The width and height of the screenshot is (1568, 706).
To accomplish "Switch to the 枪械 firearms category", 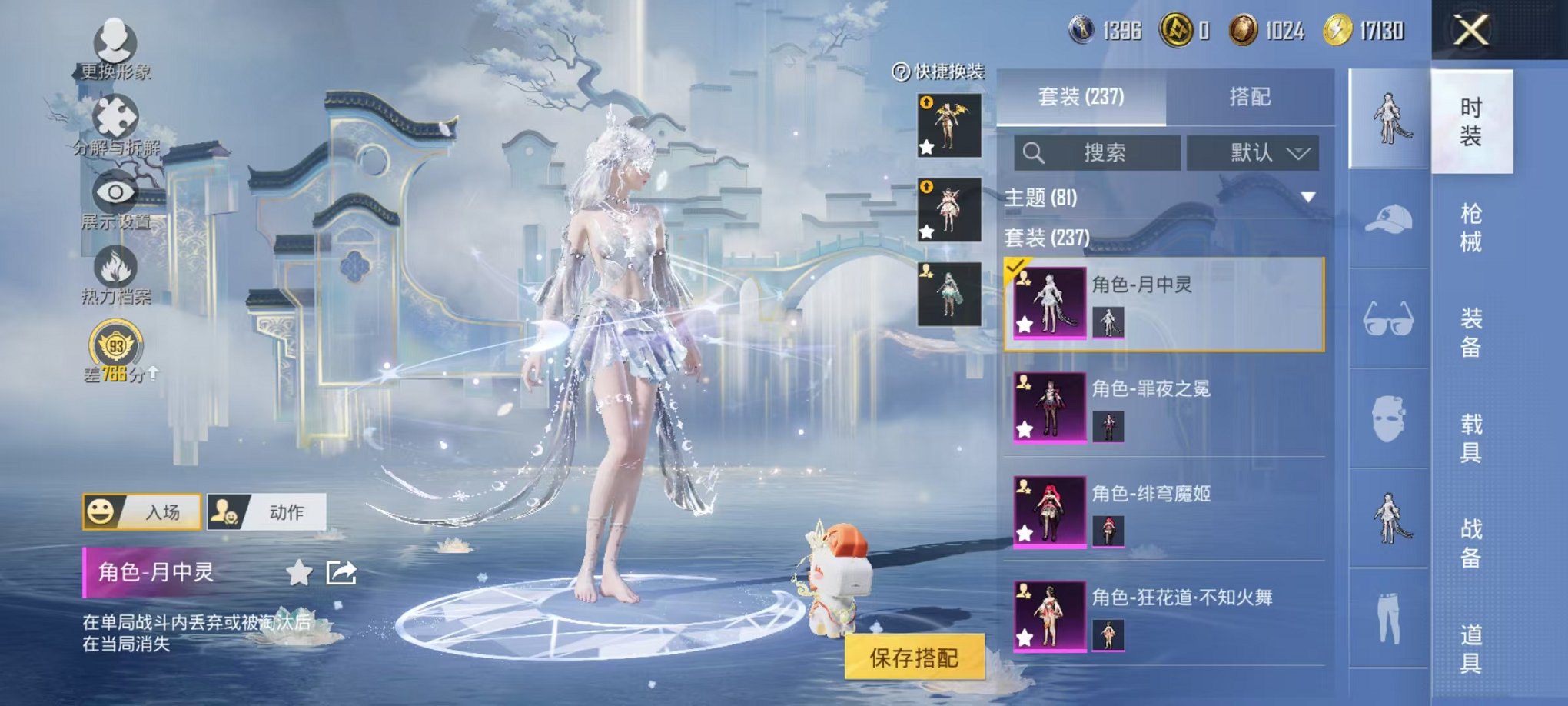I will click(x=1470, y=228).
